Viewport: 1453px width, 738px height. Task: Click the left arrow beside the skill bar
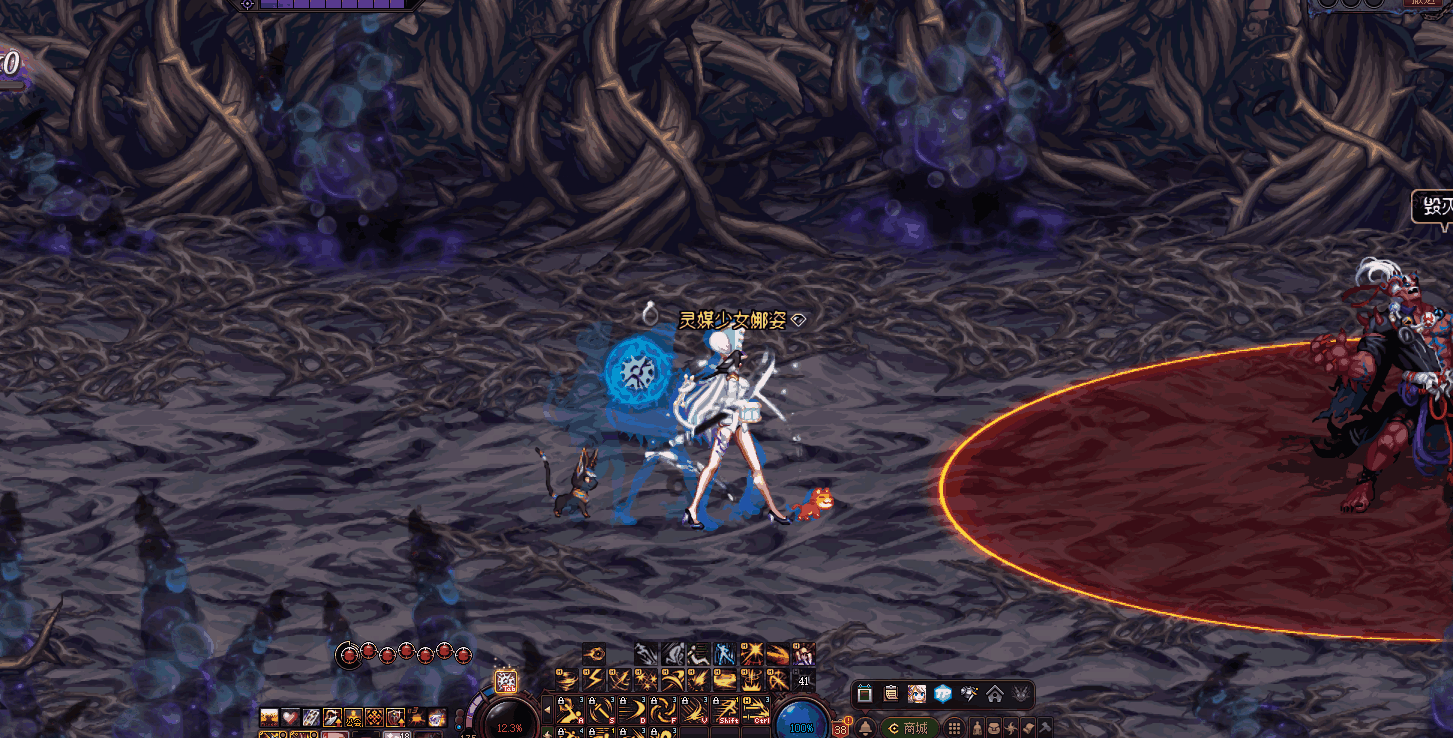click(546, 710)
